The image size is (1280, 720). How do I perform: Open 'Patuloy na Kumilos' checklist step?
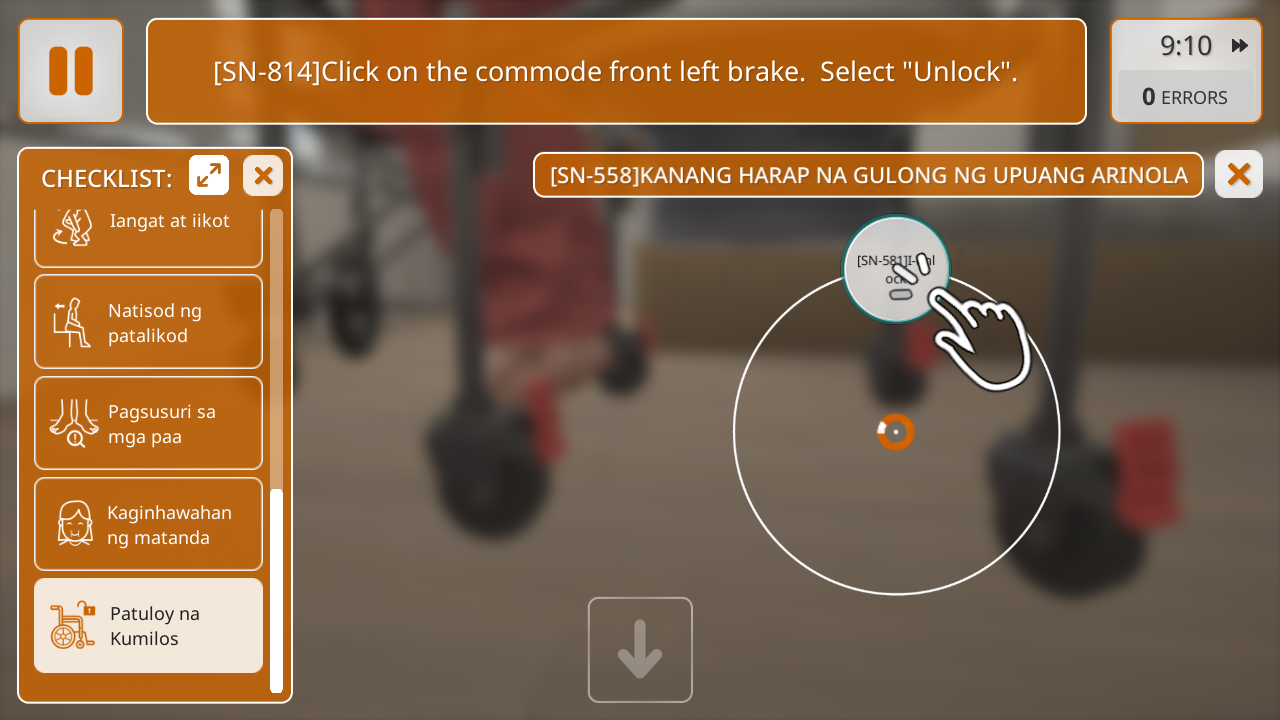click(148, 625)
